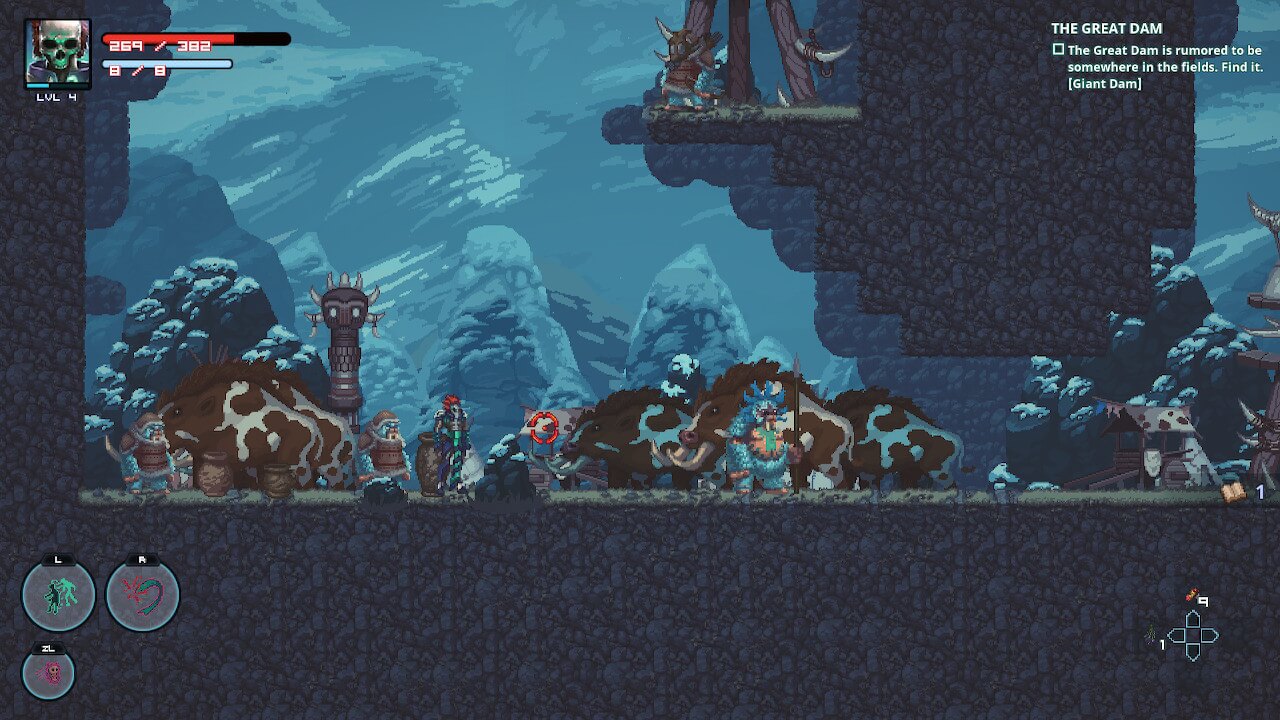Click the d-pad down direction indicator
The height and width of the screenshot is (720, 1280).
click(x=1192, y=652)
